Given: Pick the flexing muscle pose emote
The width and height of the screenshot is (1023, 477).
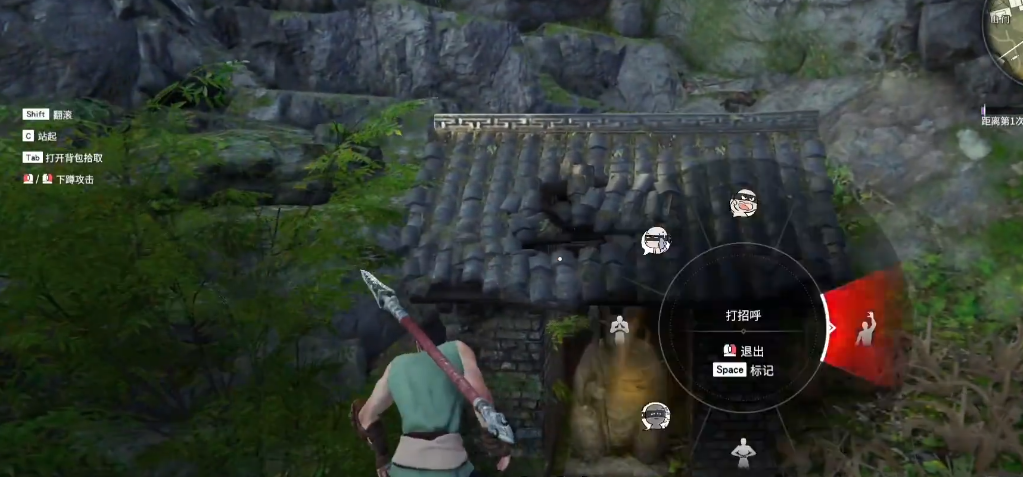Looking at the screenshot, I should tap(741, 453).
